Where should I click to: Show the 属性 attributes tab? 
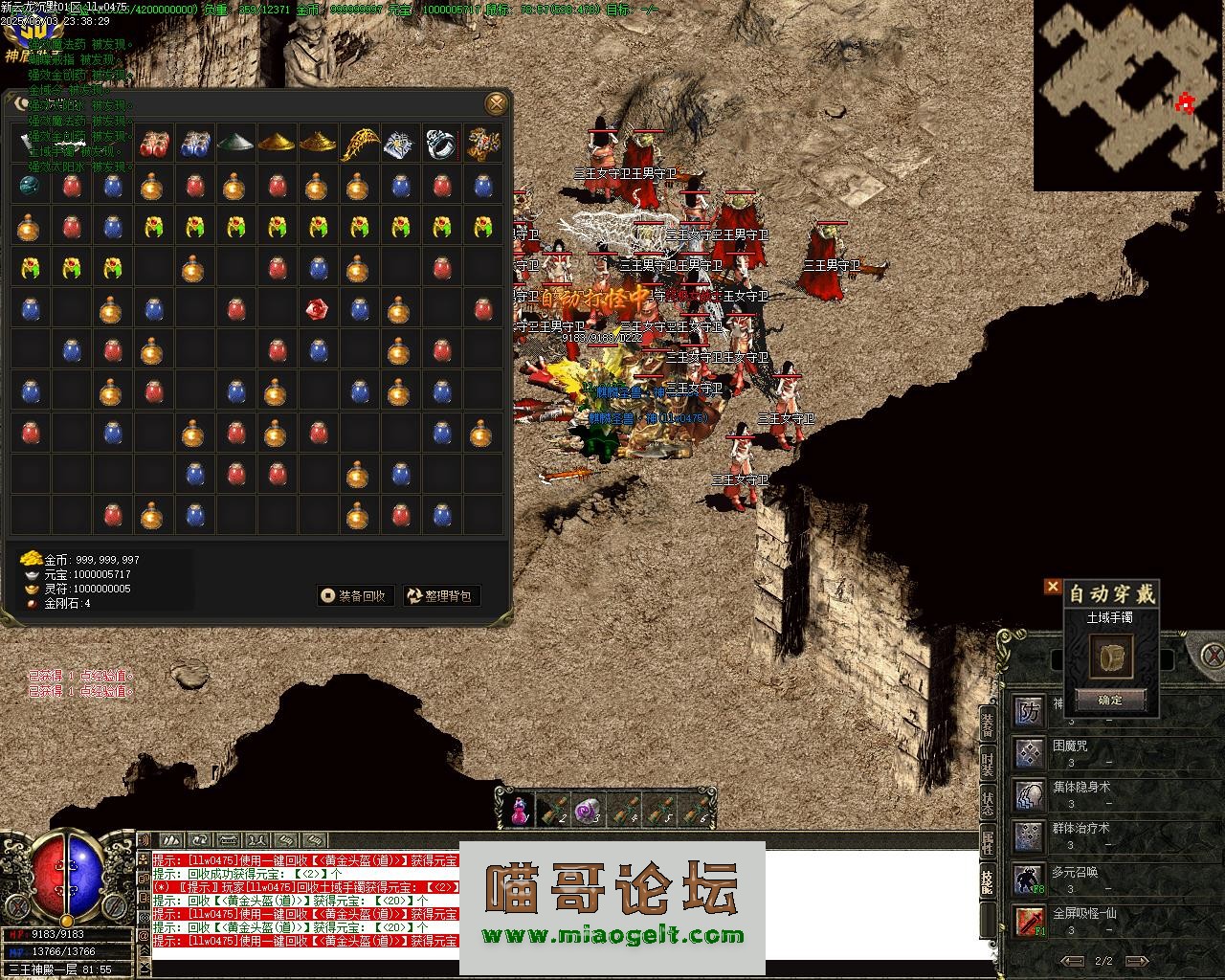point(988,842)
